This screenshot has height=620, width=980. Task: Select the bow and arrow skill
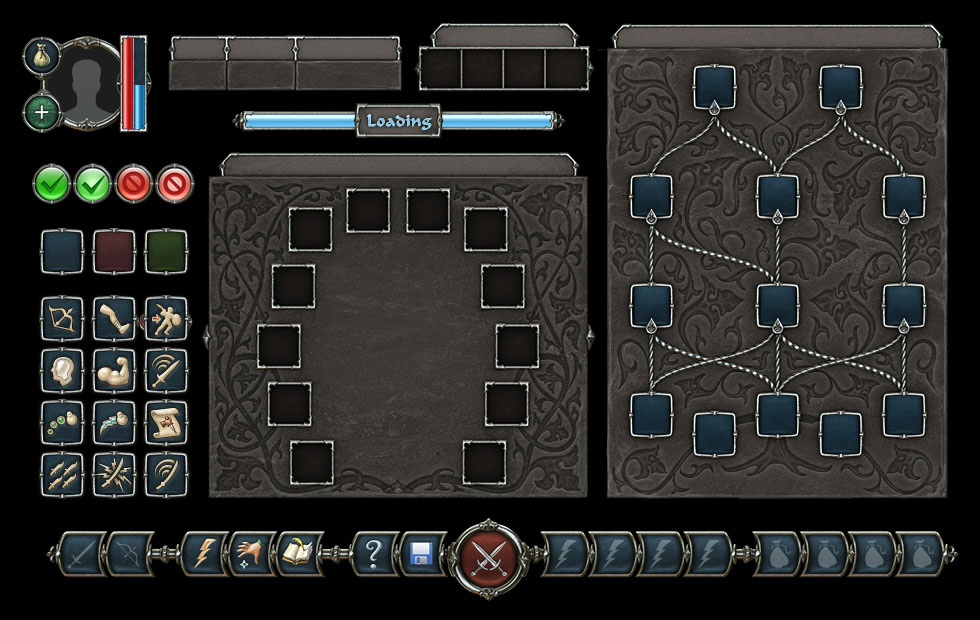tap(60, 317)
